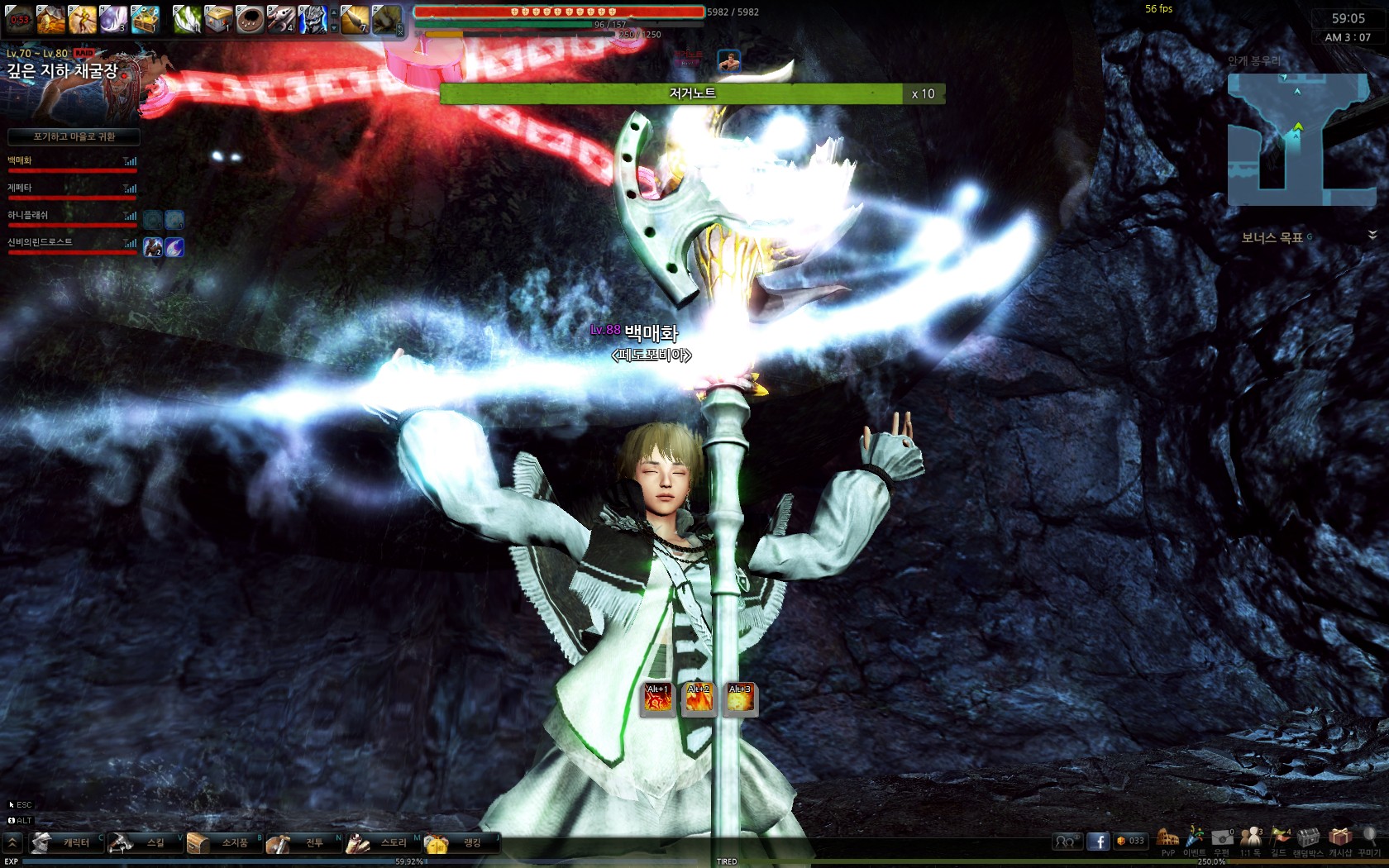Viewport: 1389px width, 868px height.
Task: Open the Facebook share button
Action: (x=1098, y=842)
